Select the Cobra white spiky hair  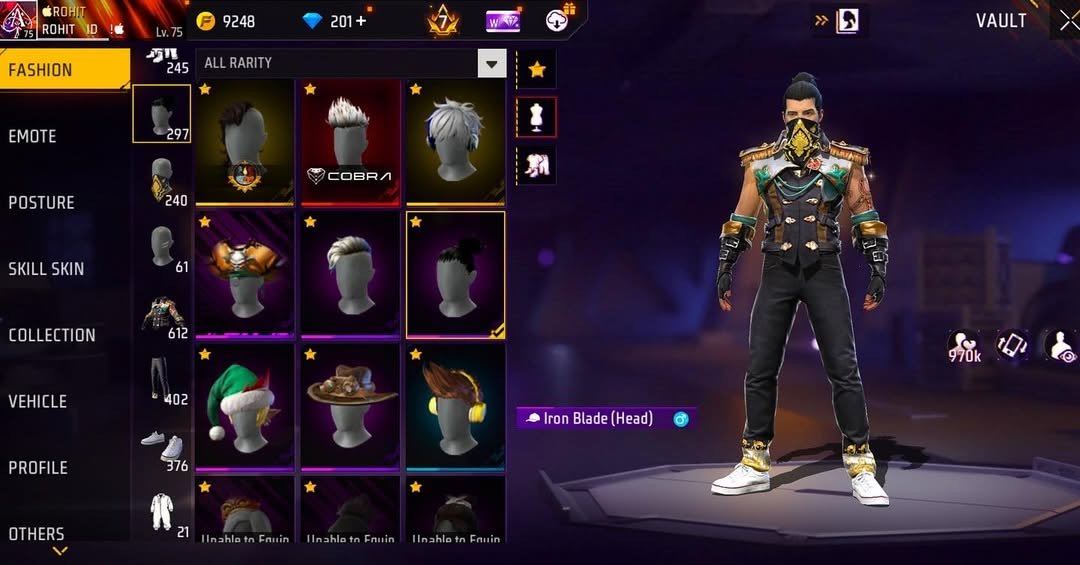349,141
